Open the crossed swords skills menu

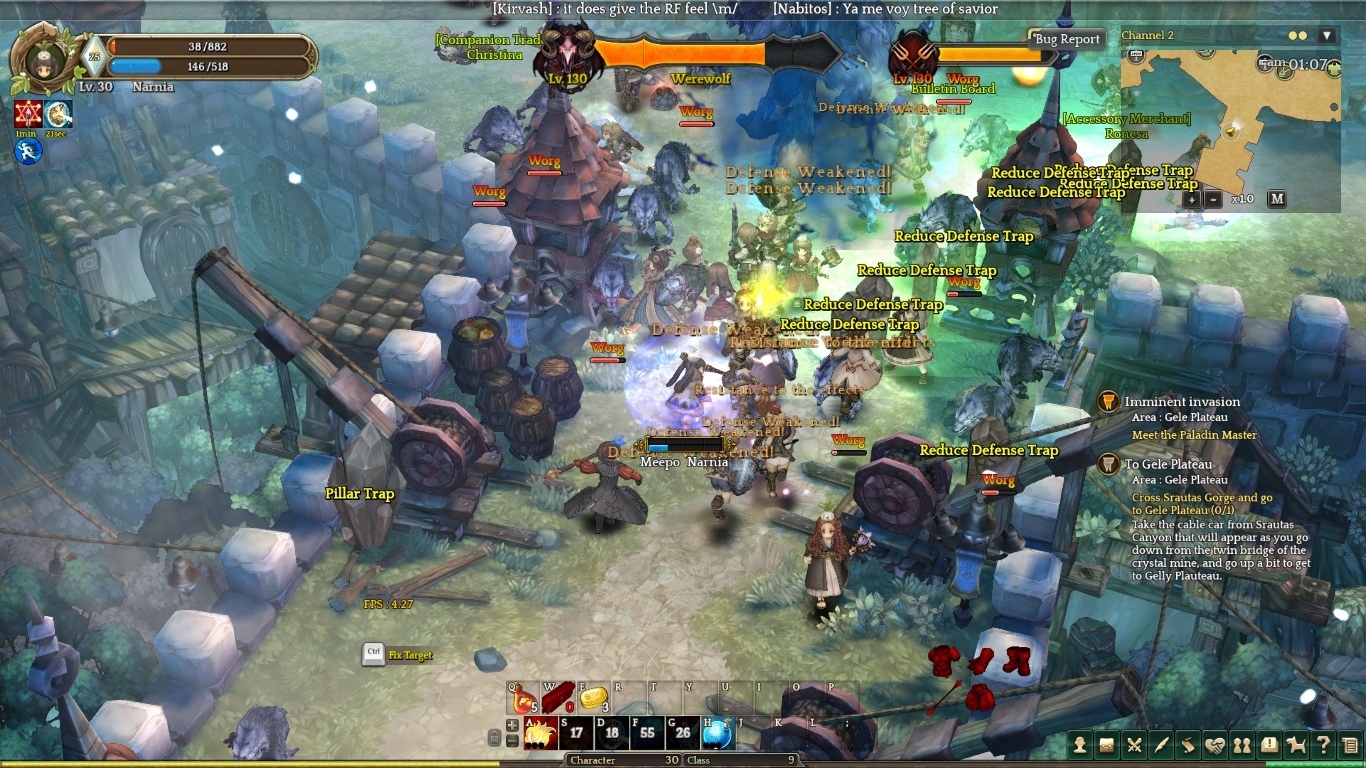point(1134,744)
